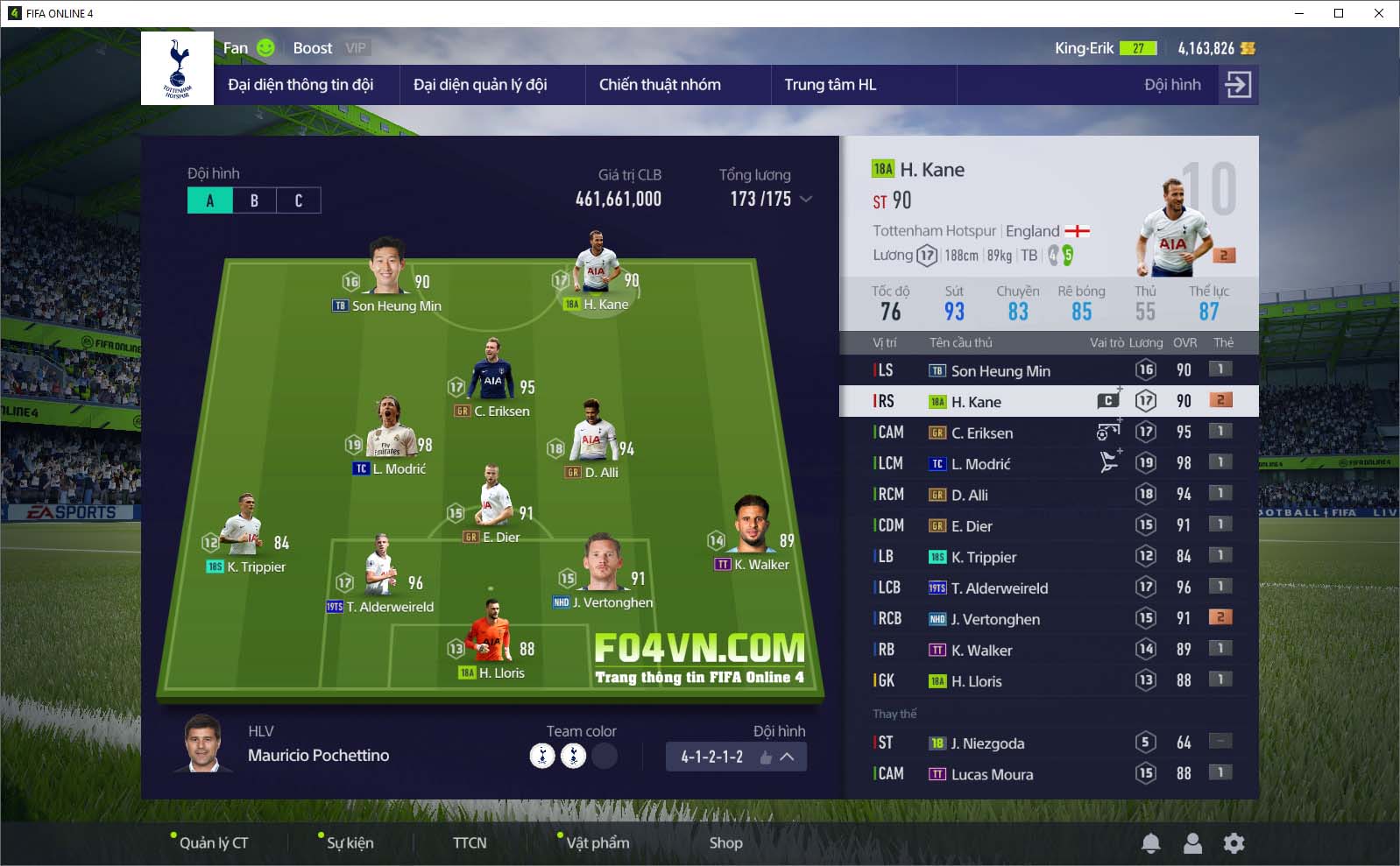This screenshot has height=866, width=1400.
Task: Select squad formation slot B
Action: point(254,201)
